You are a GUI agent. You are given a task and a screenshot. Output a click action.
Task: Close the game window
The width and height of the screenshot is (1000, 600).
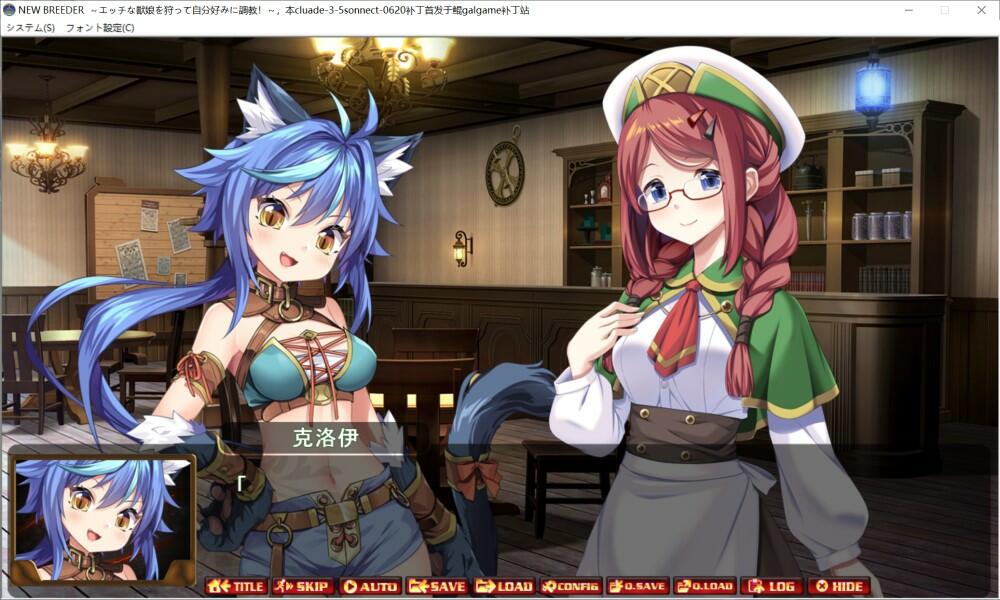coord(981,10)
